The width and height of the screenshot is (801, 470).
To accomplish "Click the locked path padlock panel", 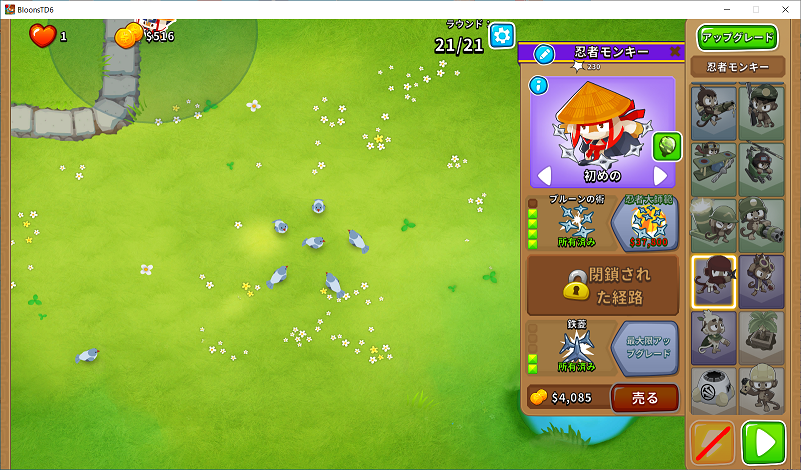I will 603,284.
